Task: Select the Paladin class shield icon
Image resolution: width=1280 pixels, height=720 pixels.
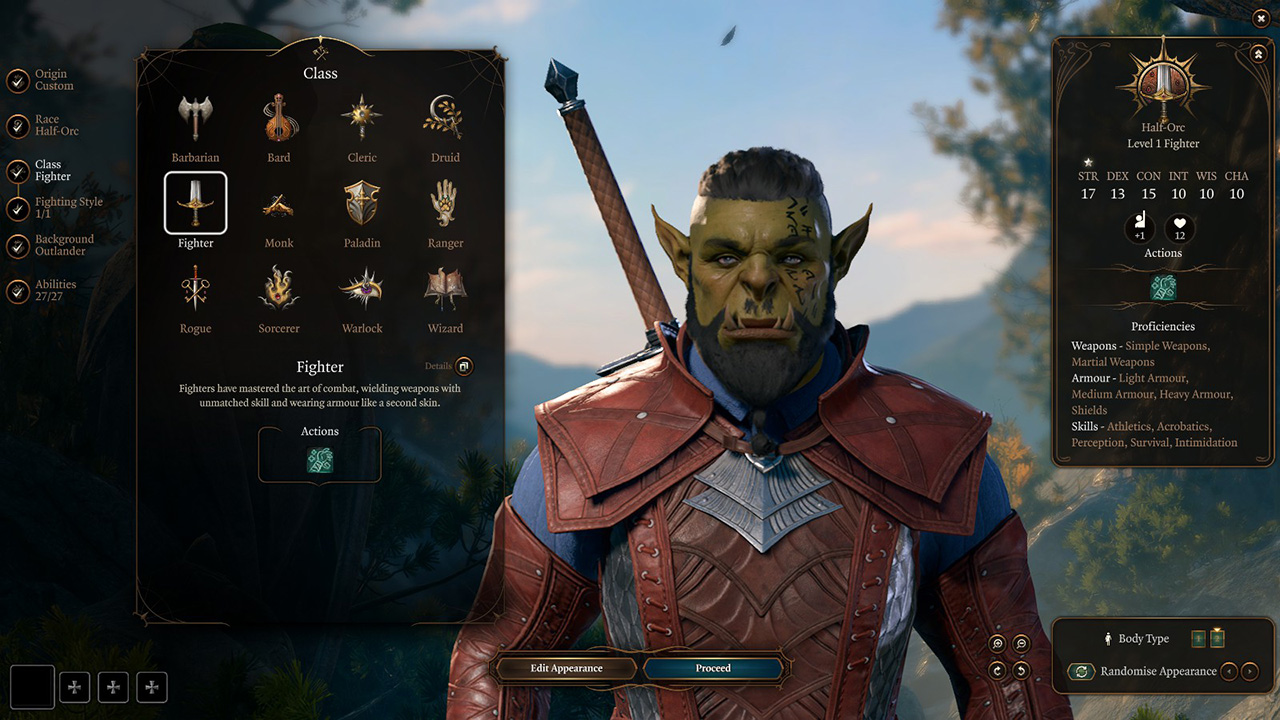Action: click(362, 203)
